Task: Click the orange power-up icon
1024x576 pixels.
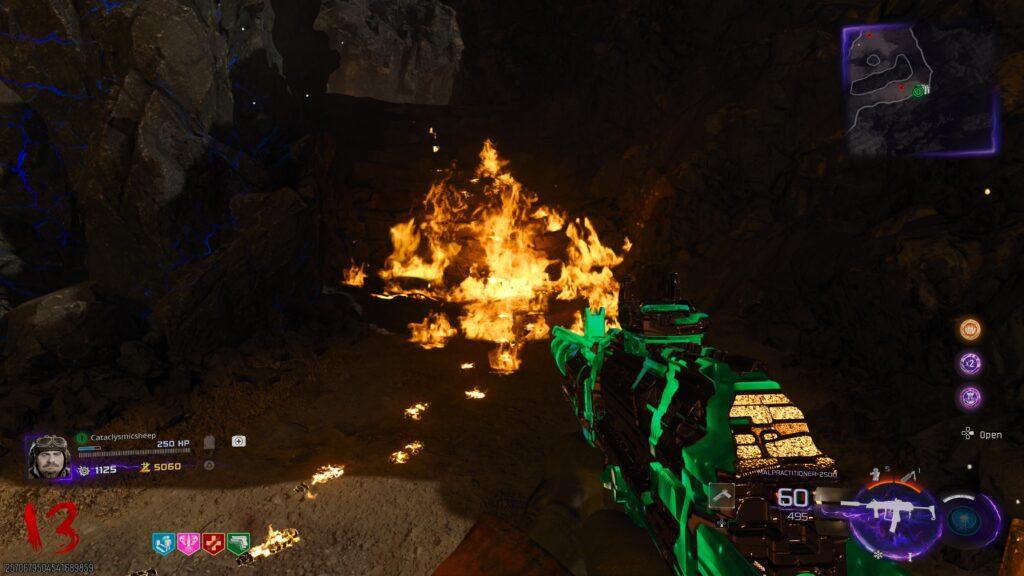Action: 970,330
